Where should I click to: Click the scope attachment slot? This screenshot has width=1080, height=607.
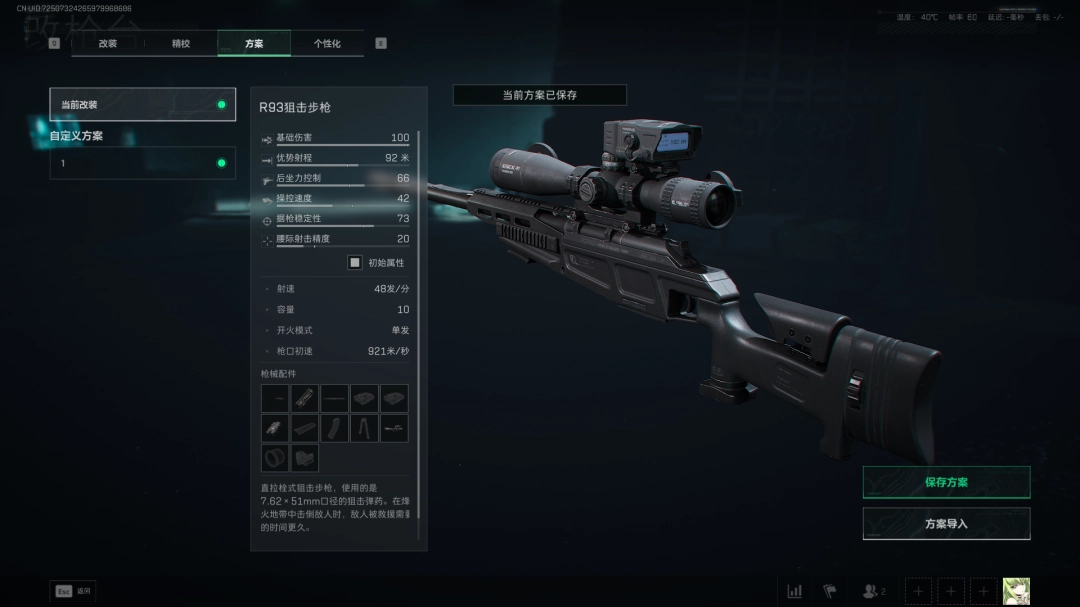[x=394, y=428]
